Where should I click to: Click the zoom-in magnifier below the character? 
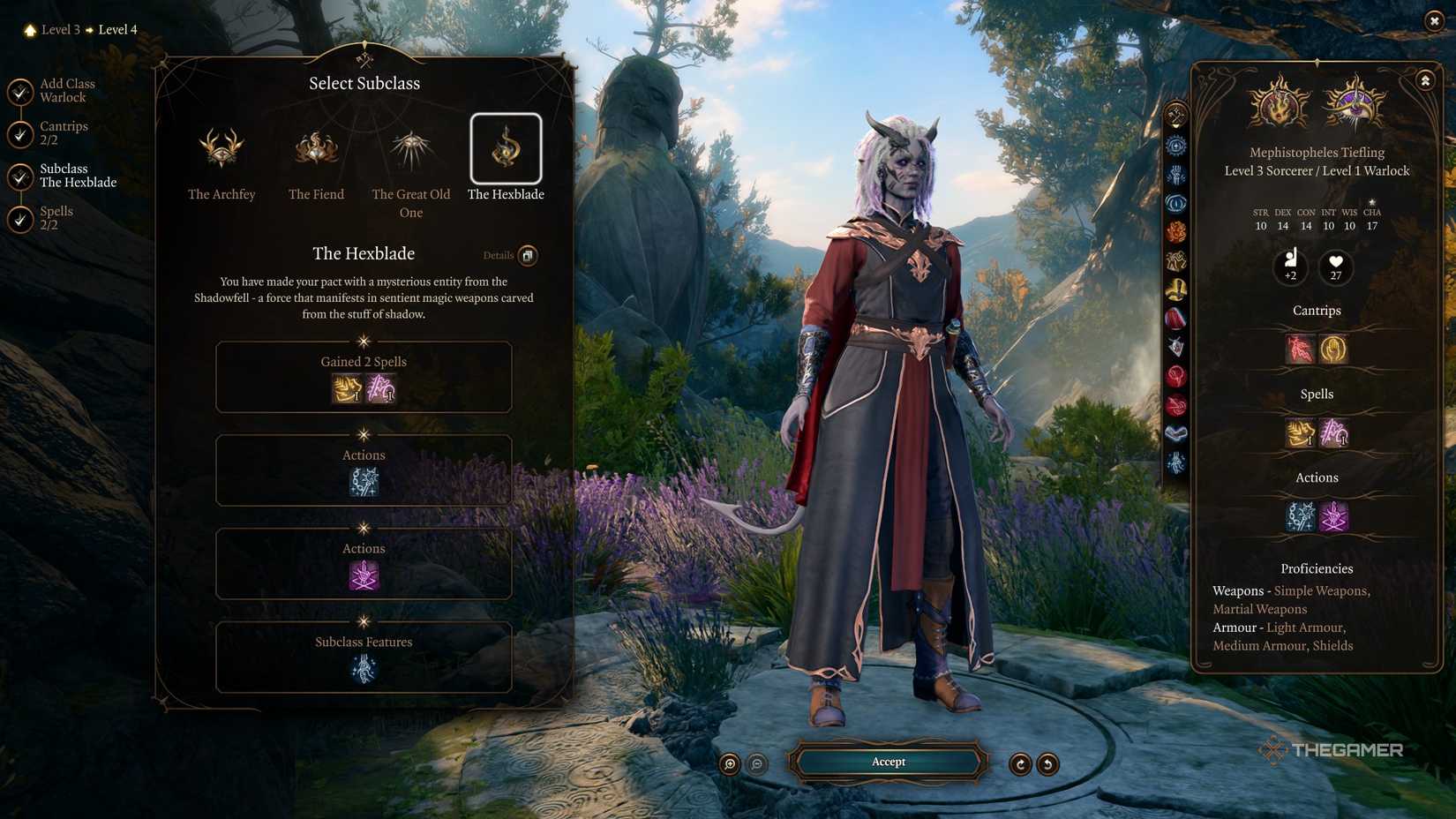[x=729, y=764]
